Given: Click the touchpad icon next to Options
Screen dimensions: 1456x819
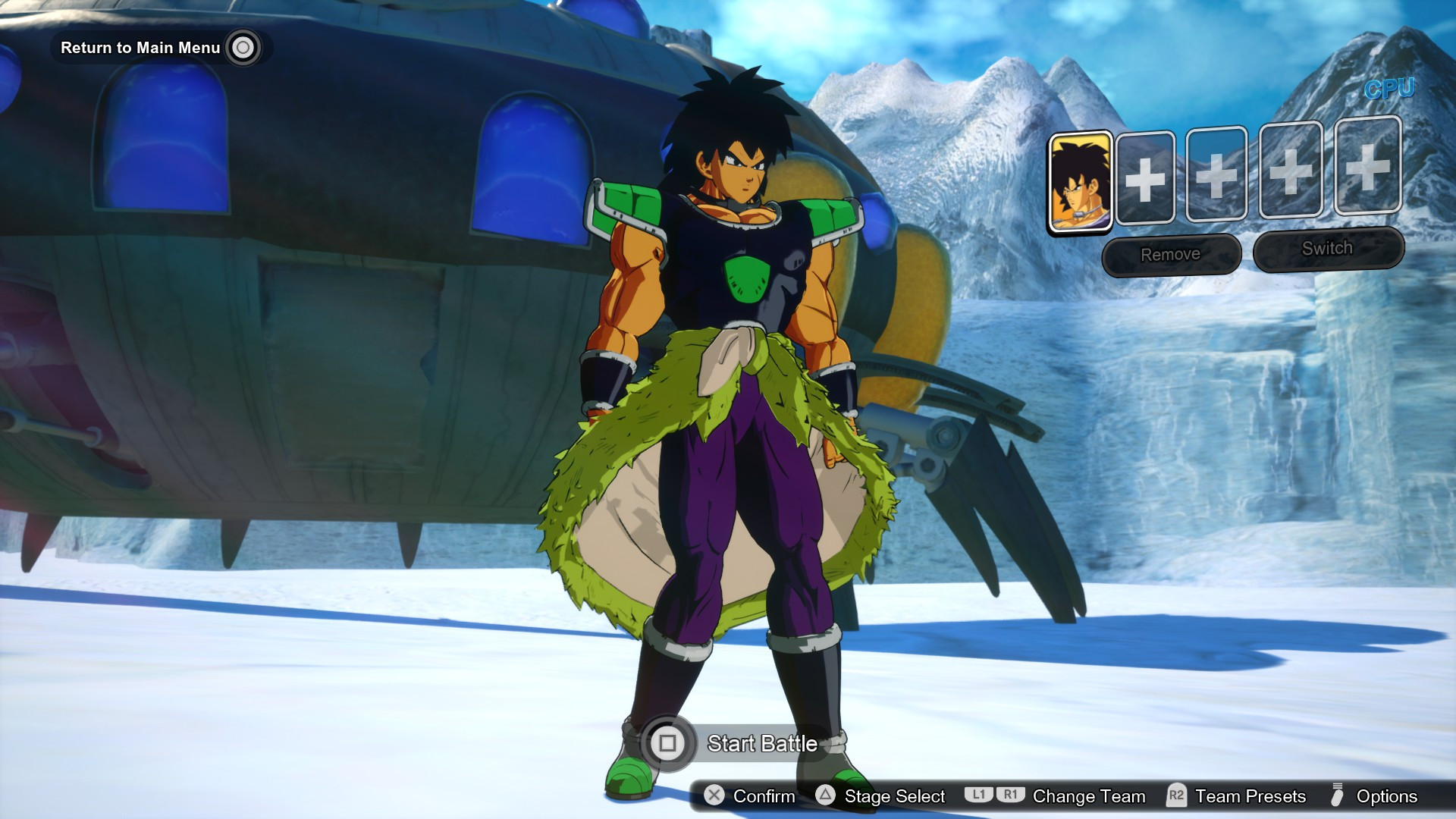Looking at the screenshot, I should (1336, 797).
